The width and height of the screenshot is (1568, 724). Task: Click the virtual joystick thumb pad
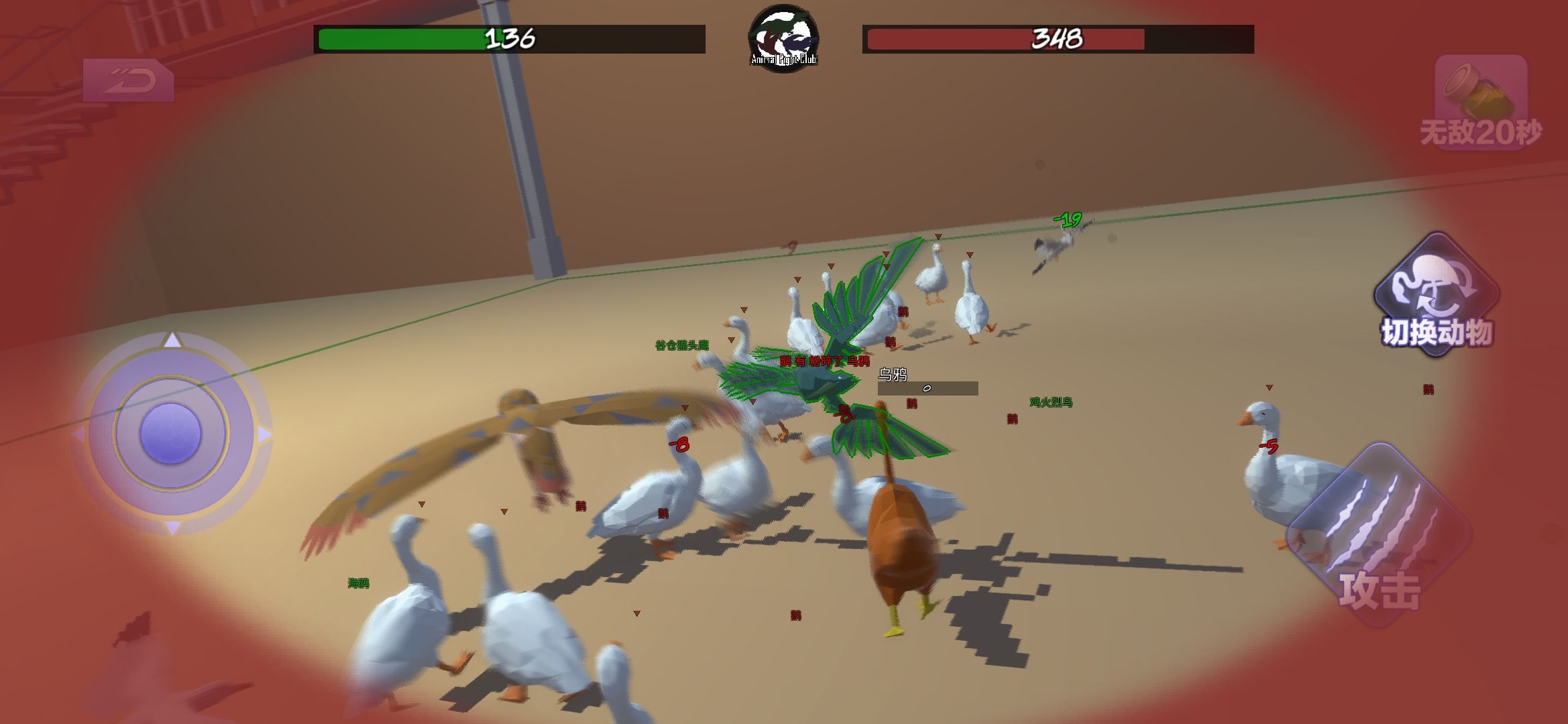(170, 433)
